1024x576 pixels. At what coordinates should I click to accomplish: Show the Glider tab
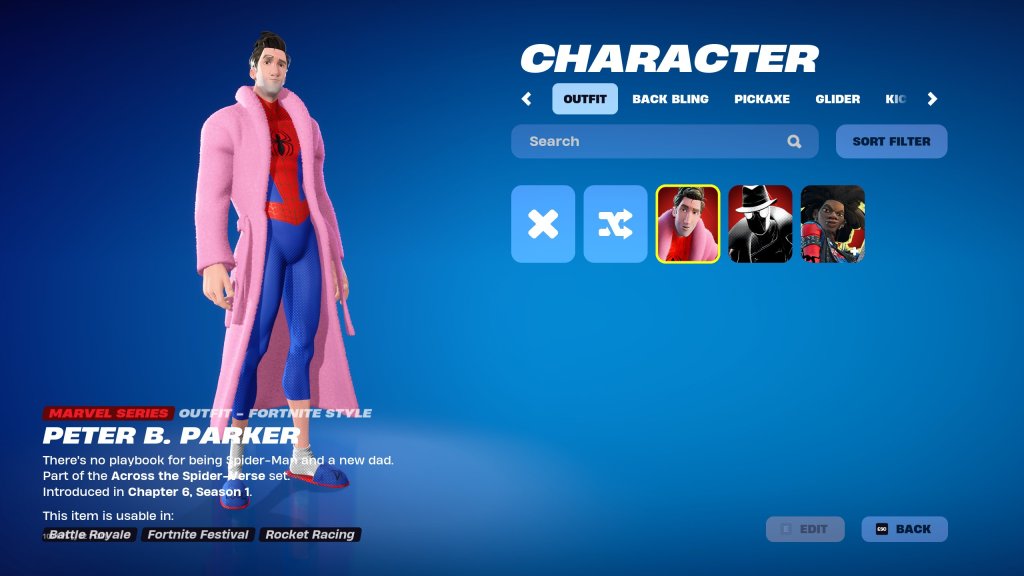[837, 99]
